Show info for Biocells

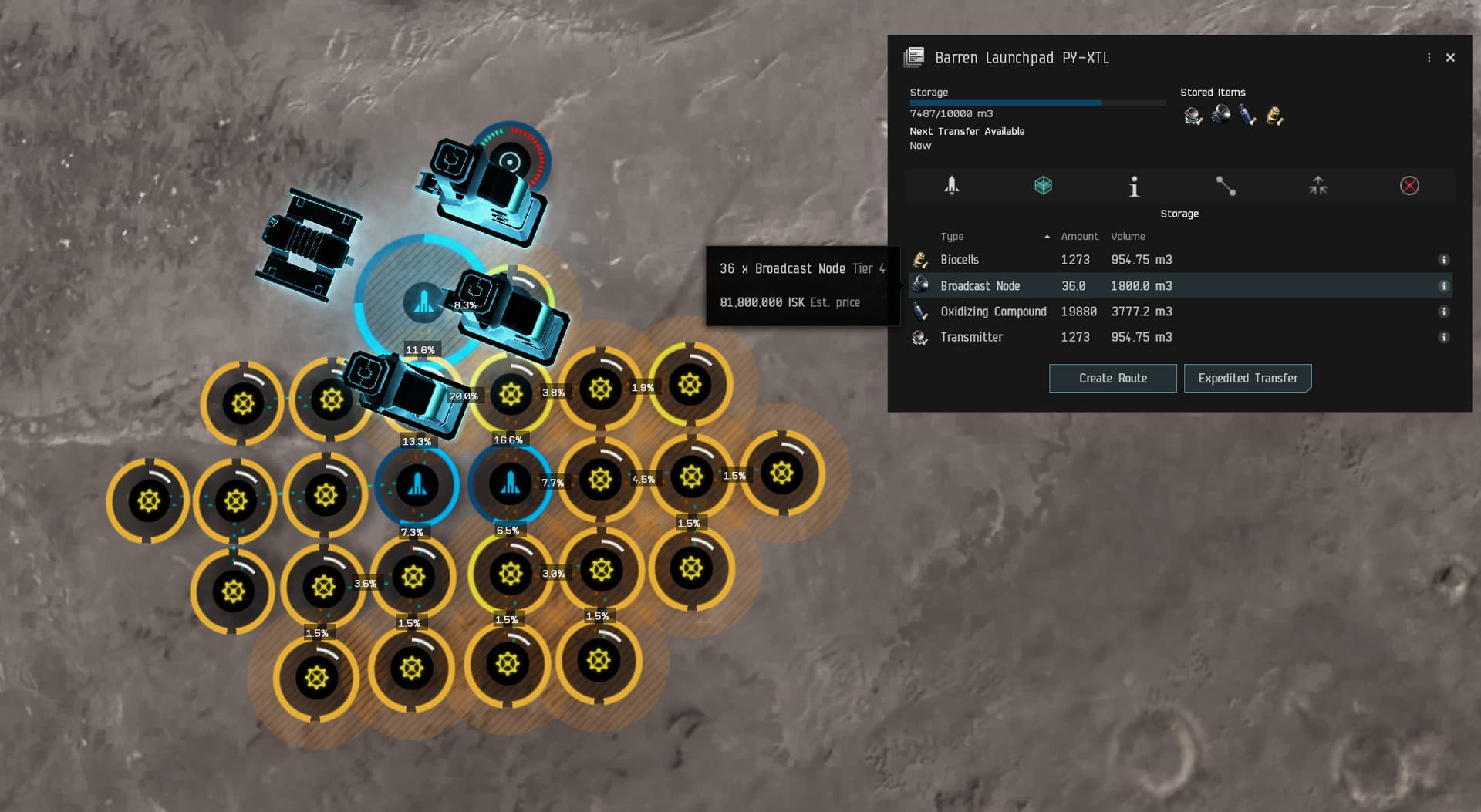click(x=1443, y=260)
